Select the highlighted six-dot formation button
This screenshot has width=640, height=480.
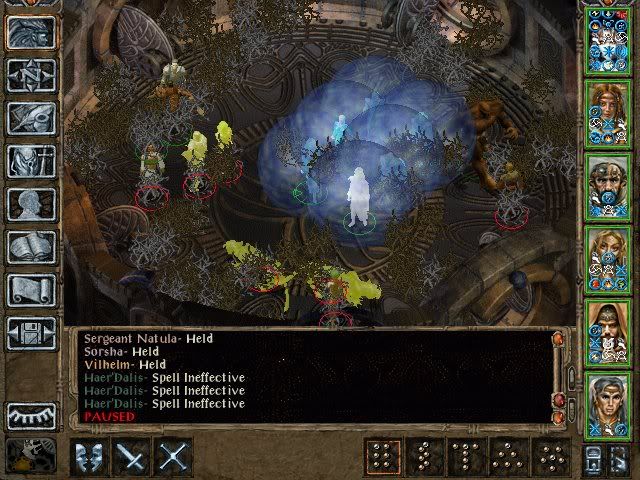point(378,457)
